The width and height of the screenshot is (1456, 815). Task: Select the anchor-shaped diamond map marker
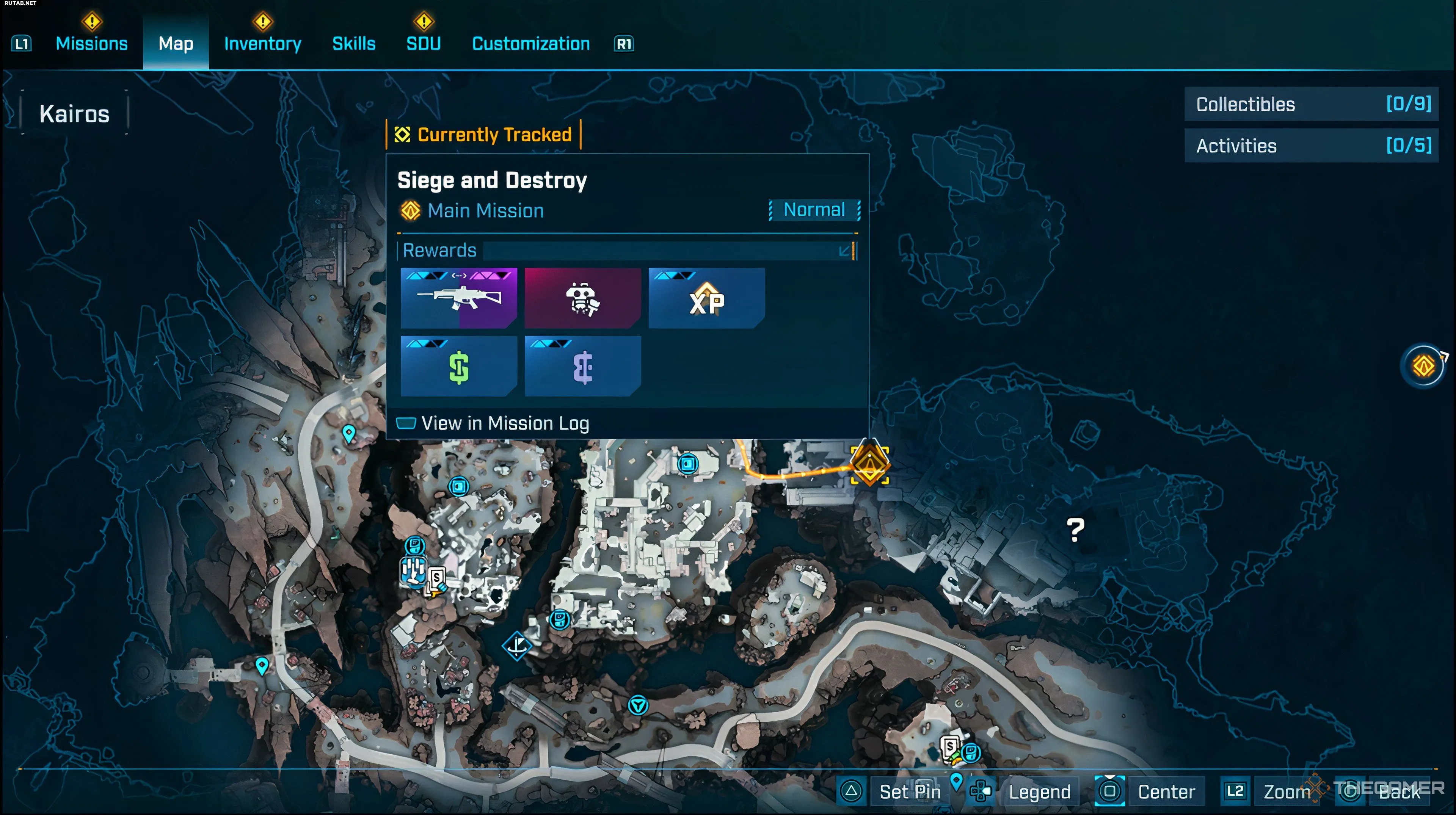pos(517,646)
